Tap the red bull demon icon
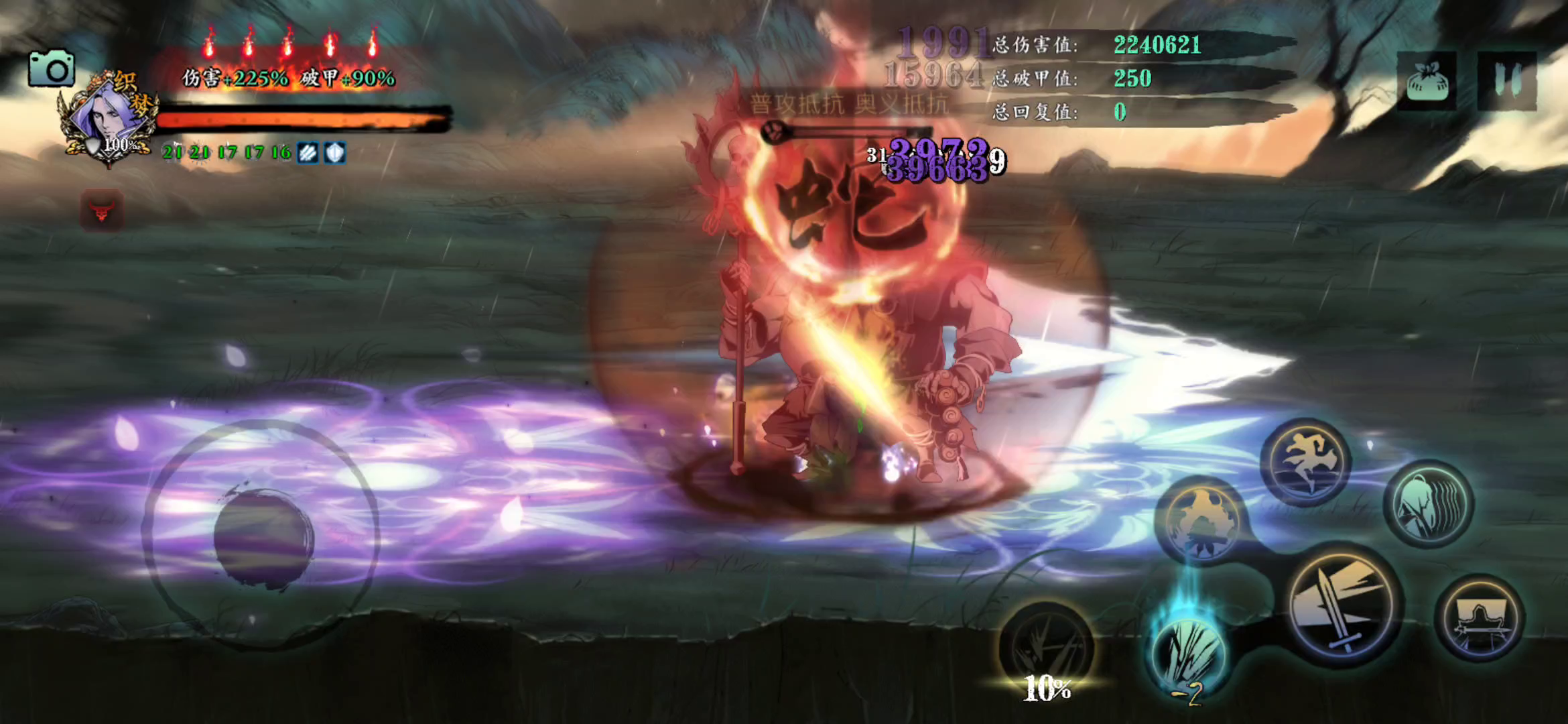This screenshot has width=1568, height=724. pyautogui.click(x=102, y=210)
